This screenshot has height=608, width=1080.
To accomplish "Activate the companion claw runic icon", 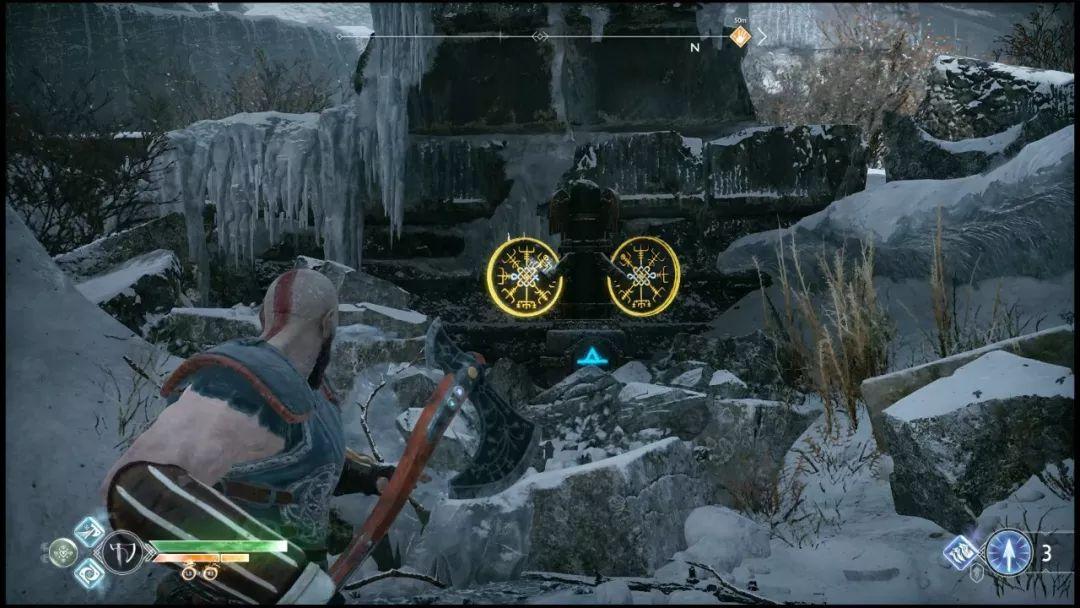I will [x=963, y=552].
